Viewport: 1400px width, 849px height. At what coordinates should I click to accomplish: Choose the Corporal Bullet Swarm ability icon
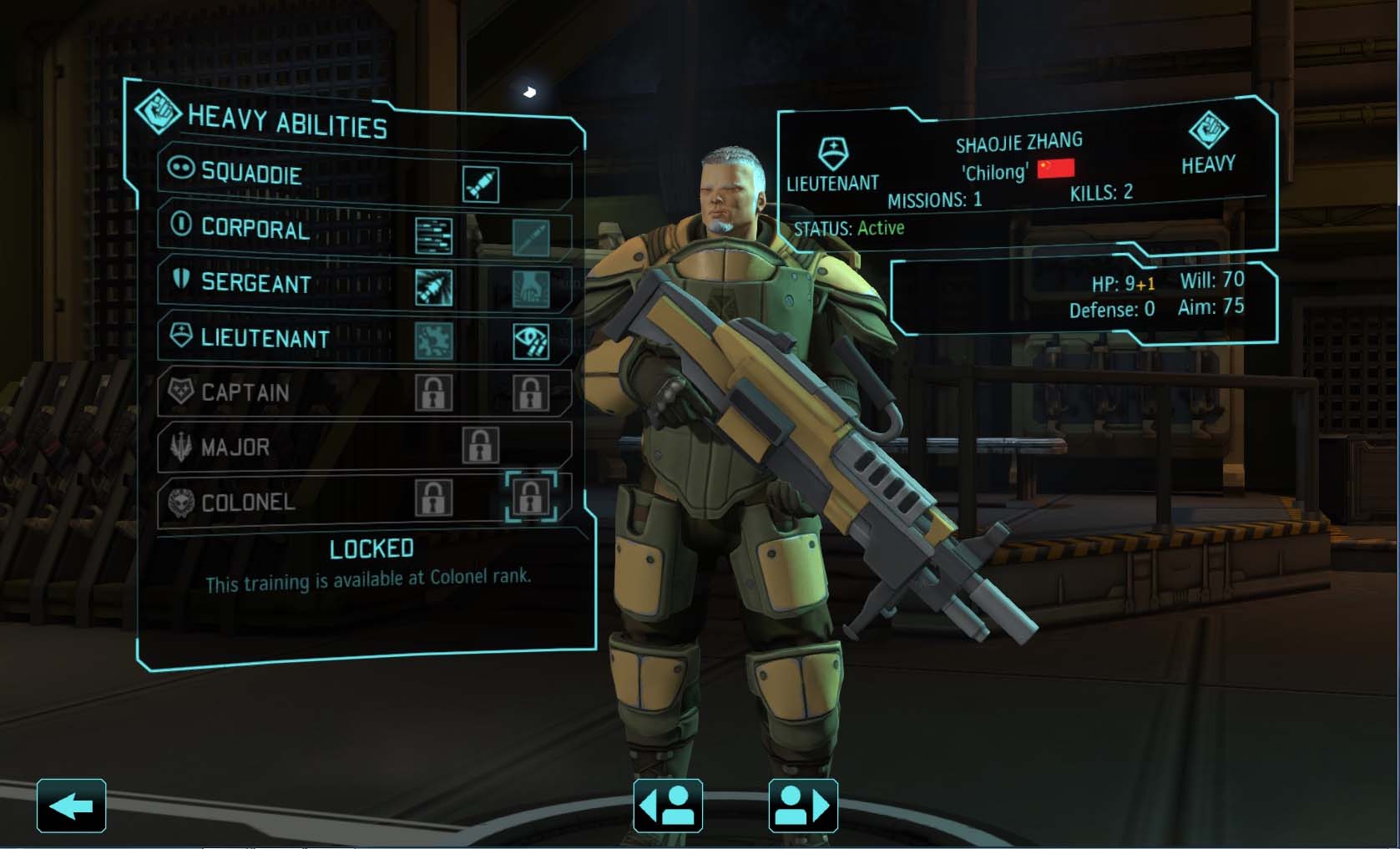[x=433, y=236]
